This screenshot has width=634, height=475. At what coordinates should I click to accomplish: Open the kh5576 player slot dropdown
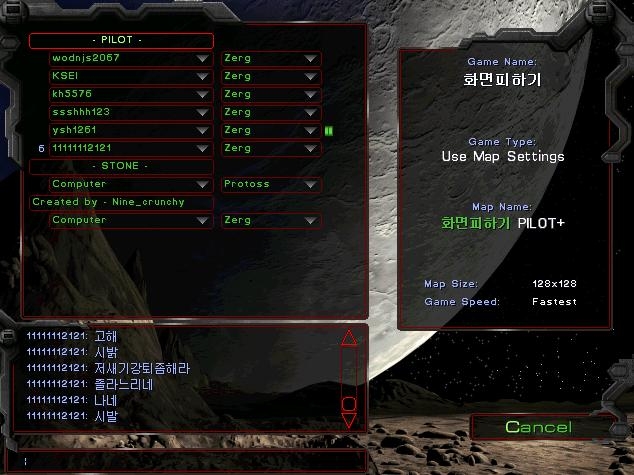tap(203, 95)
